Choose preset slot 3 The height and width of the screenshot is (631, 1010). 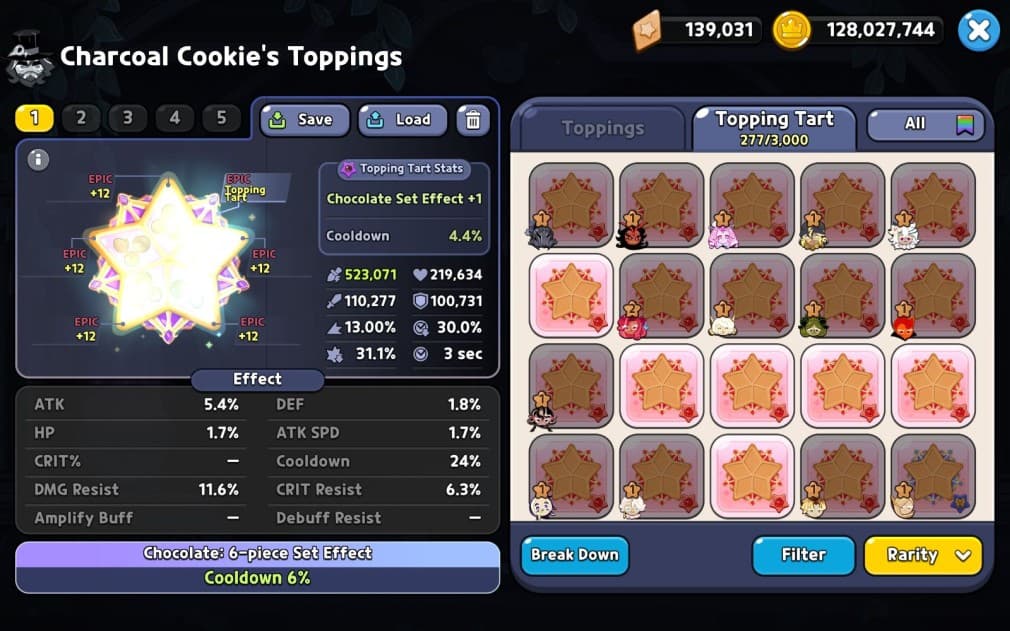[x=128, y=118]
